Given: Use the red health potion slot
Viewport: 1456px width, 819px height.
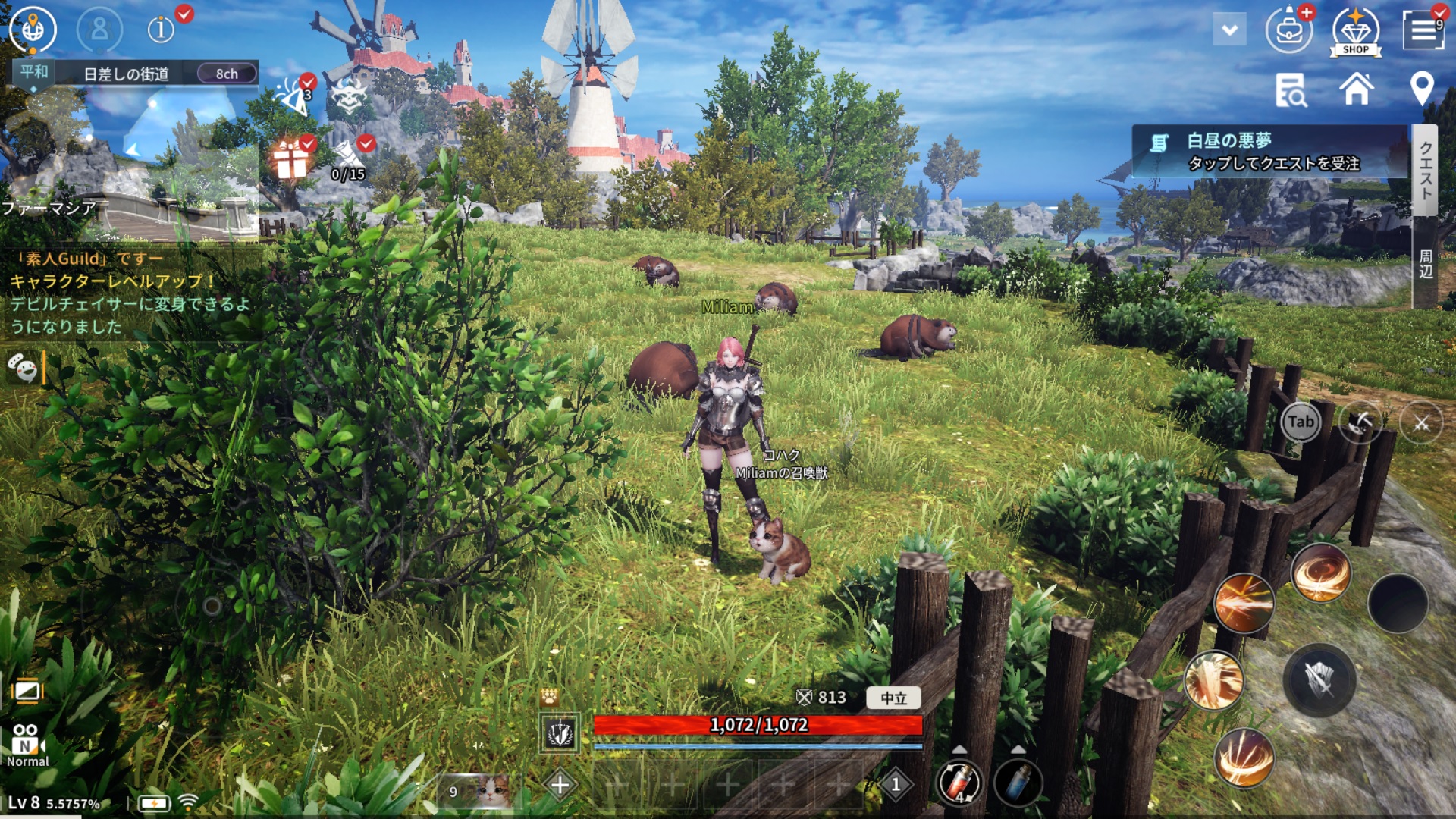Looking at the screenshot, I should pos(959,783).
